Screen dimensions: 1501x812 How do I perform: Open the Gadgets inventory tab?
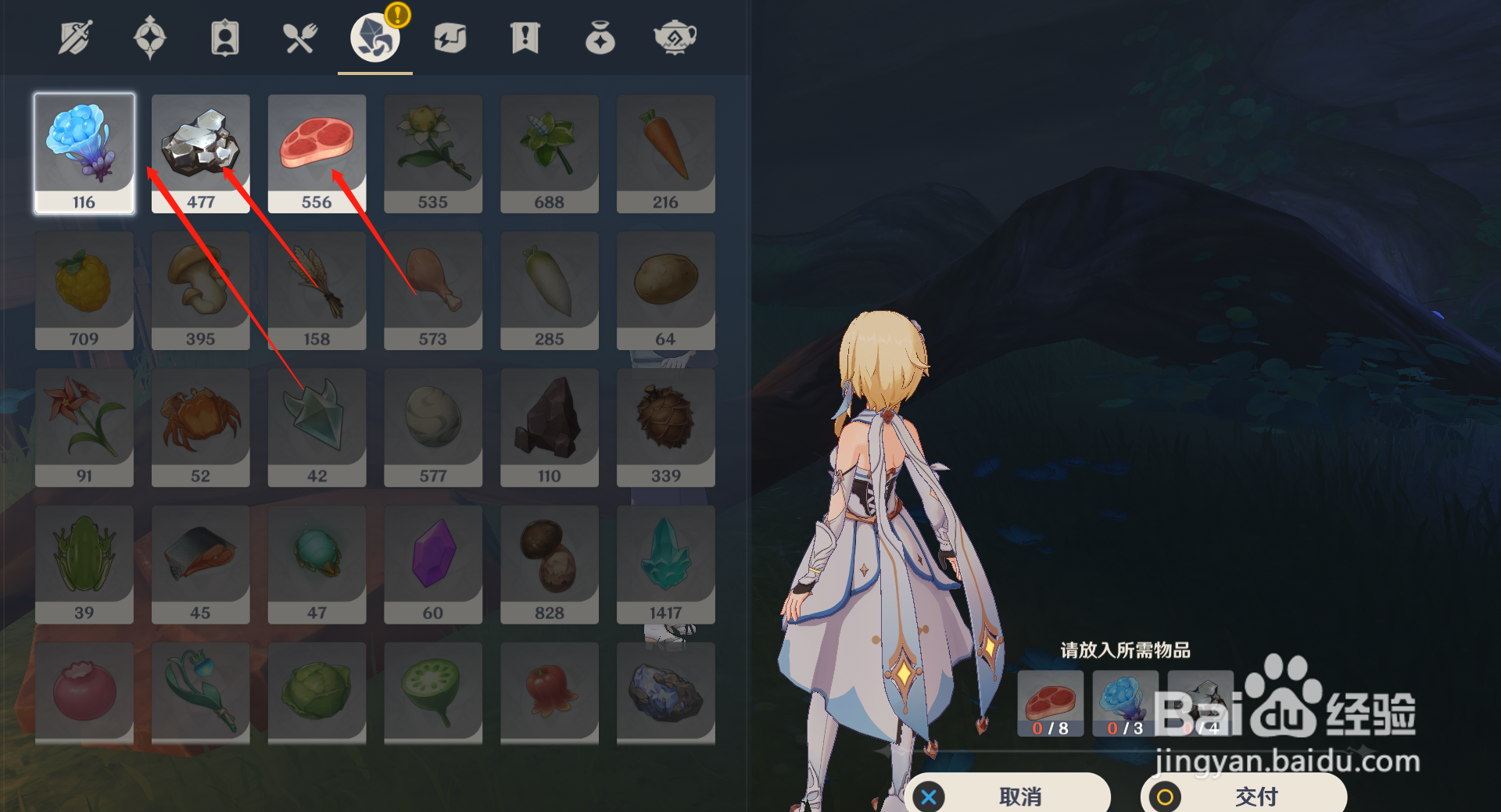pos(450,35)
